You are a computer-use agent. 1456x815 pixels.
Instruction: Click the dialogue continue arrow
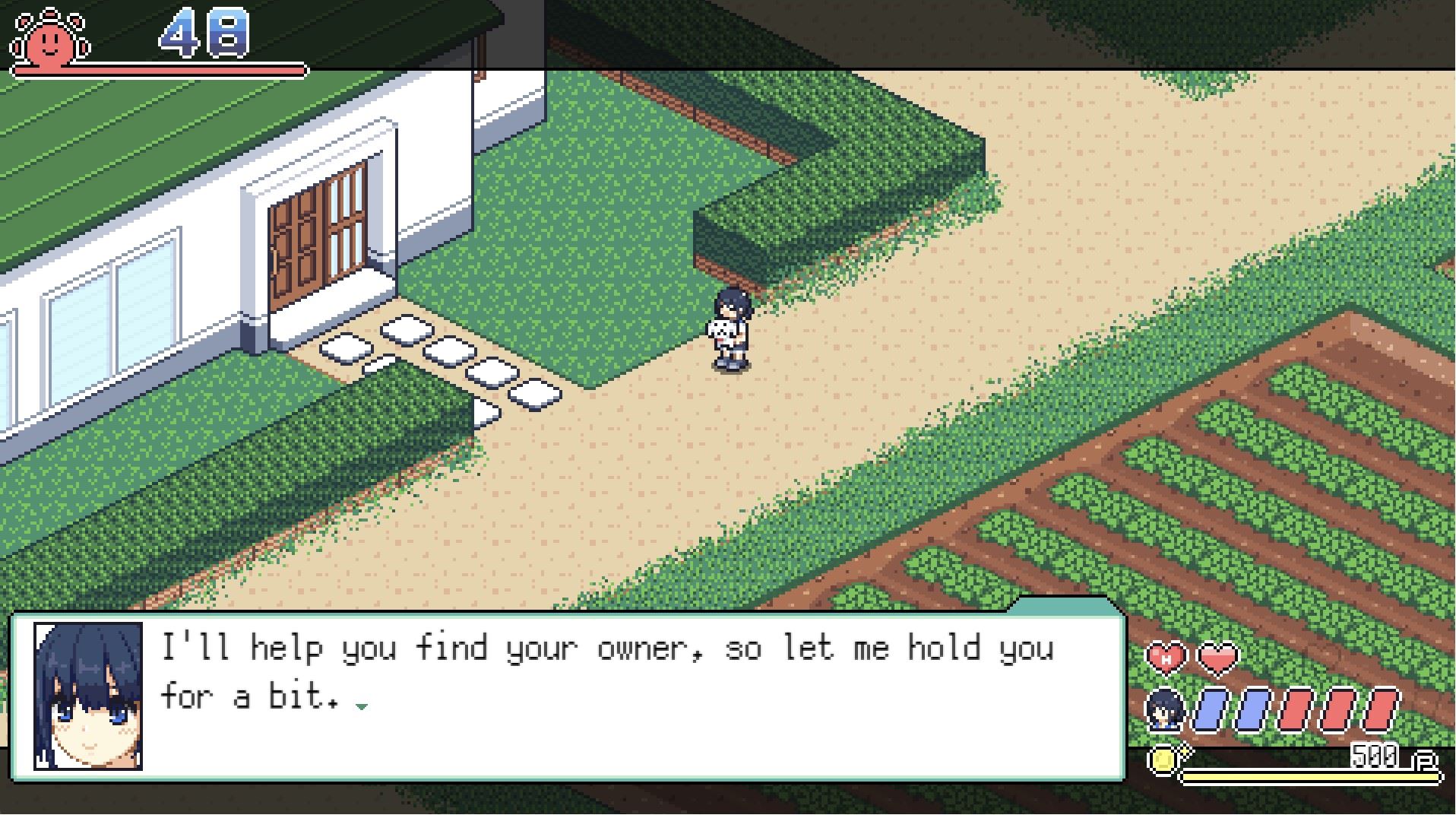[362, 706]
